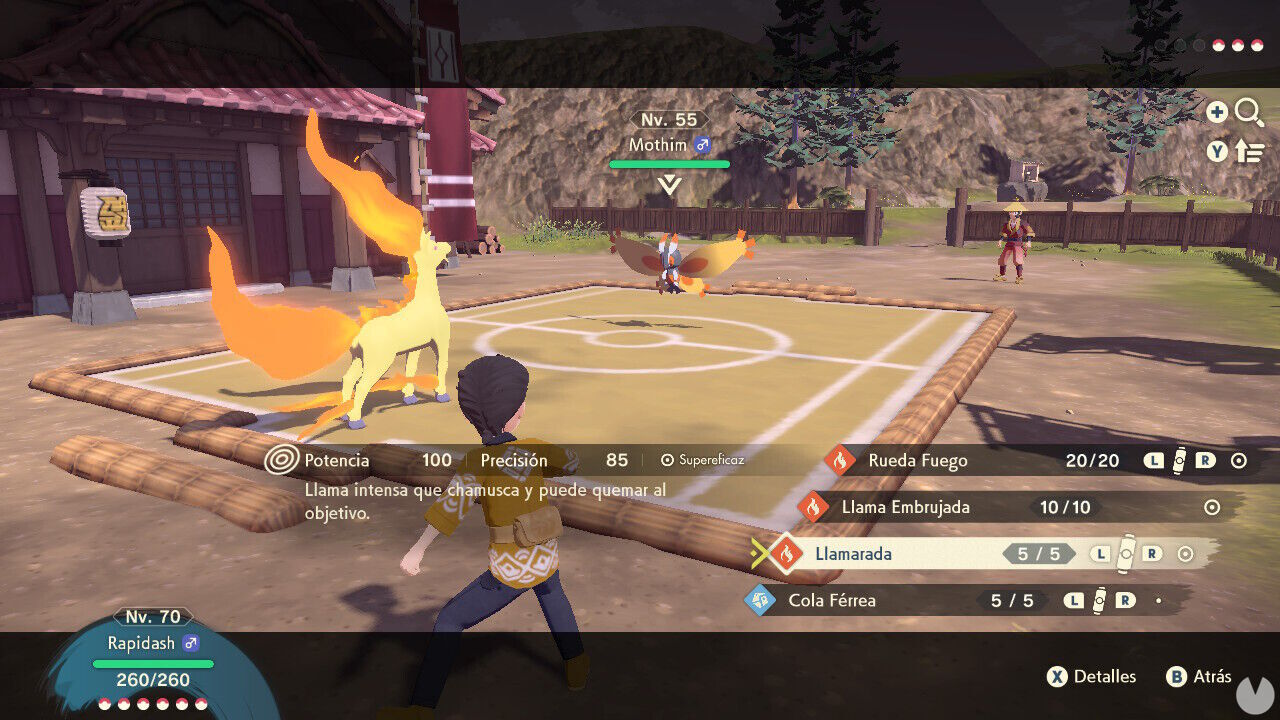1280x720 pixels.
Task: Click the fire-type icon next to Llama Embrujada
Action: (x=812, y=507)
